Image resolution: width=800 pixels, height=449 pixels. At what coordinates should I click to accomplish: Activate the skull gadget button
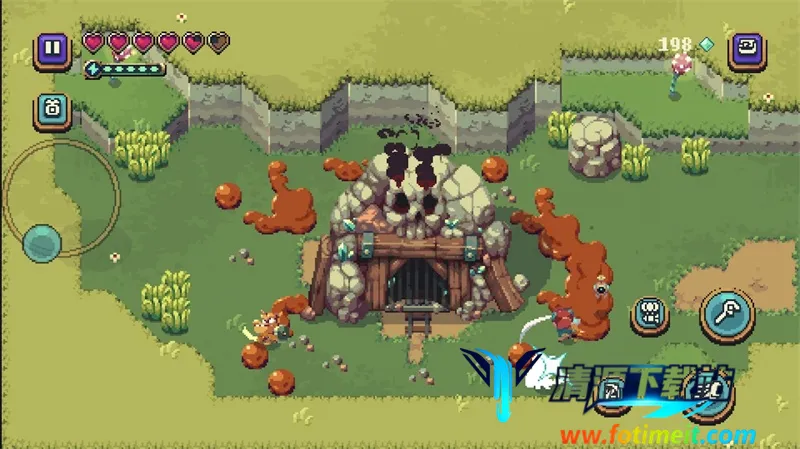pyautogui.click(x=651, y=315)
